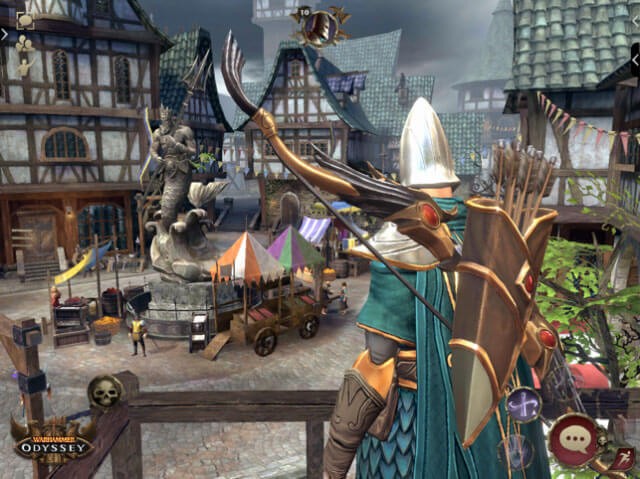Use the faded arrow-volley skill icon
This screenshot has width=640, height=479.
pos(517,451)
